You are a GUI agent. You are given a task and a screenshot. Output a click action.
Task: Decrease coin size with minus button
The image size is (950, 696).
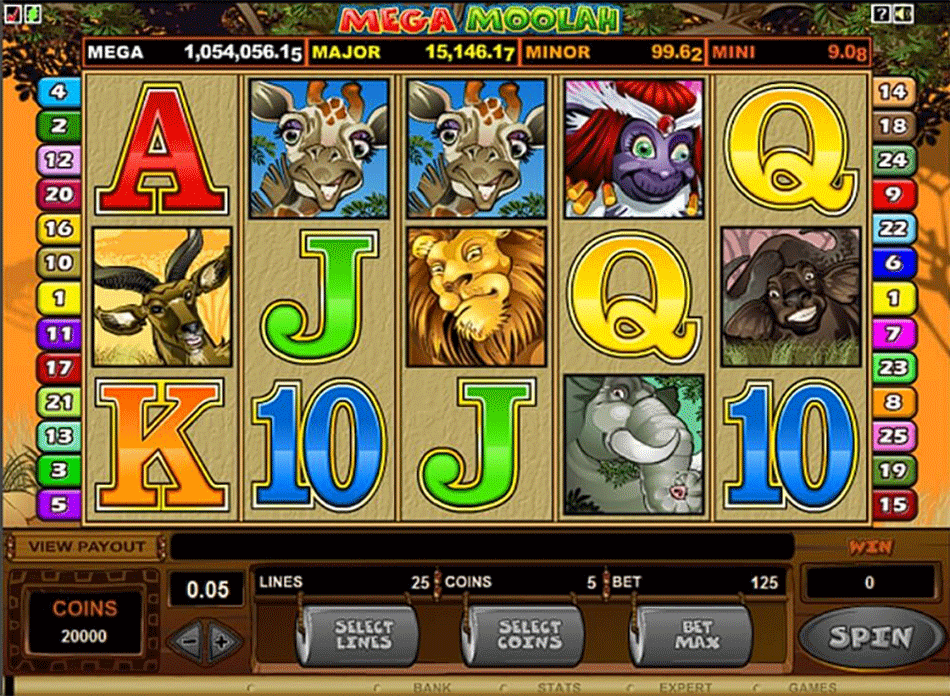pyautogui.click(x=187, y=640)
